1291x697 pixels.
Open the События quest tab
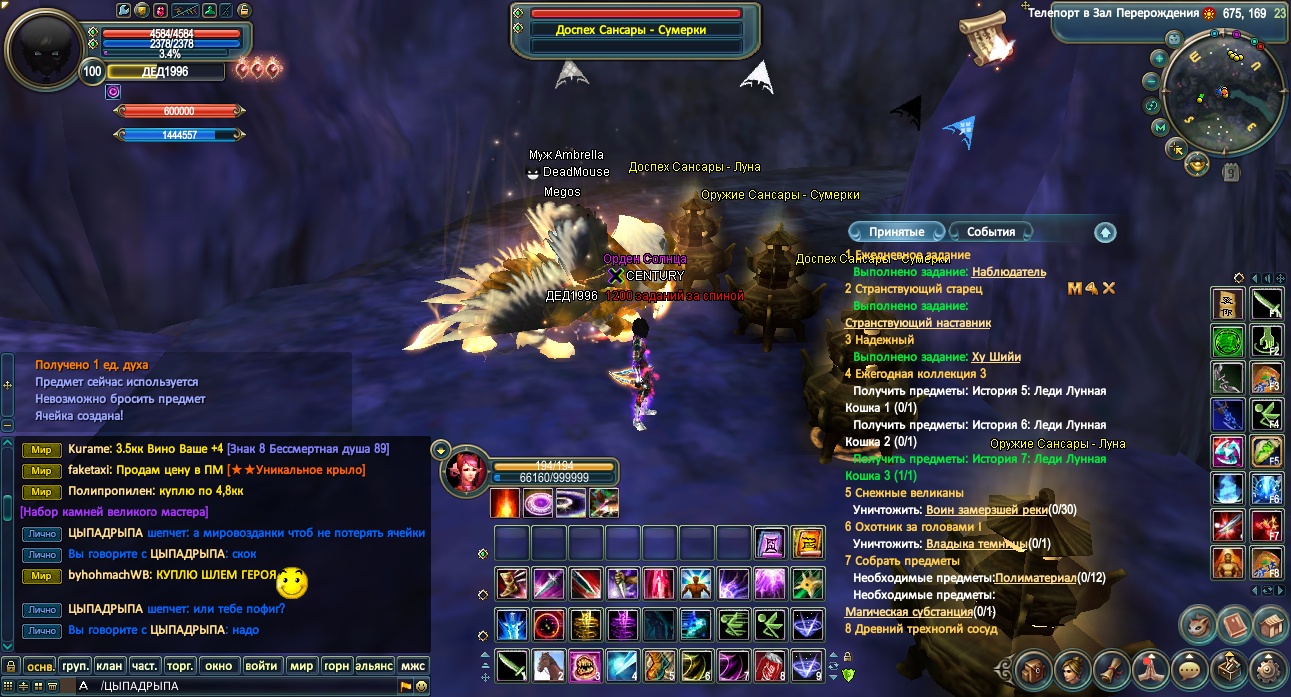990,232
